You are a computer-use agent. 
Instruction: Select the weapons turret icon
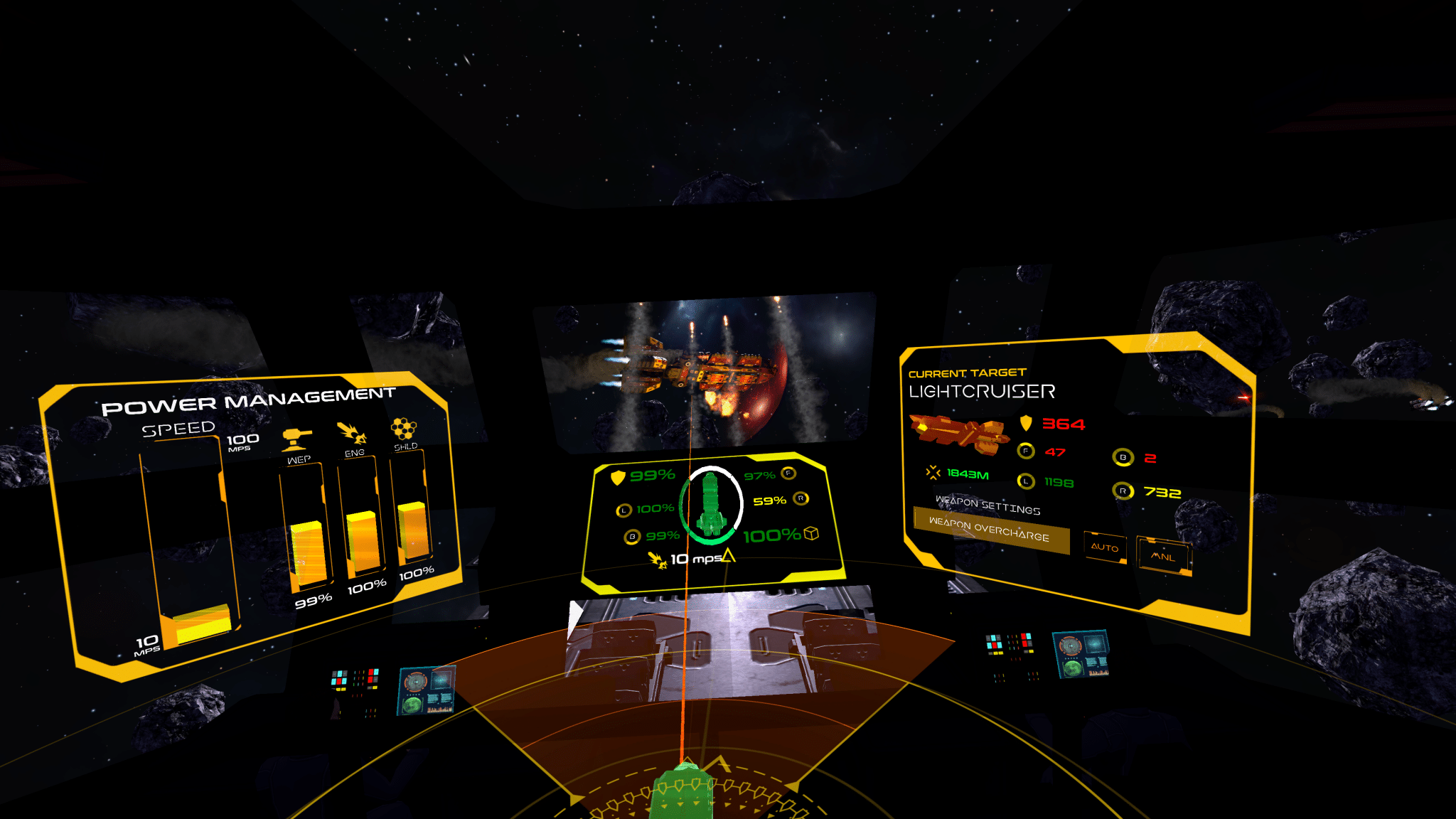(x=296, y=439)
